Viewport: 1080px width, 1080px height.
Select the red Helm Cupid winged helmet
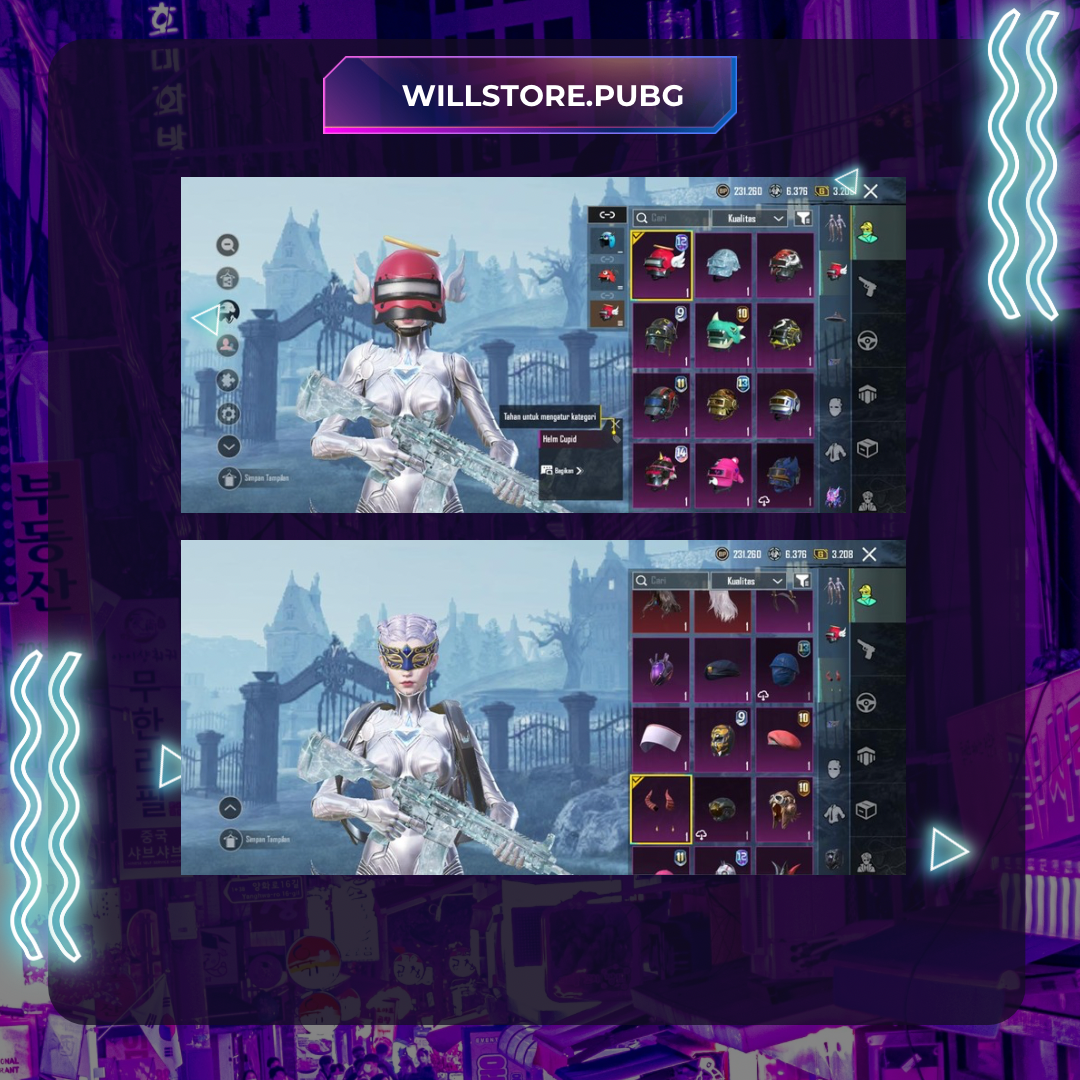[661, 266]
